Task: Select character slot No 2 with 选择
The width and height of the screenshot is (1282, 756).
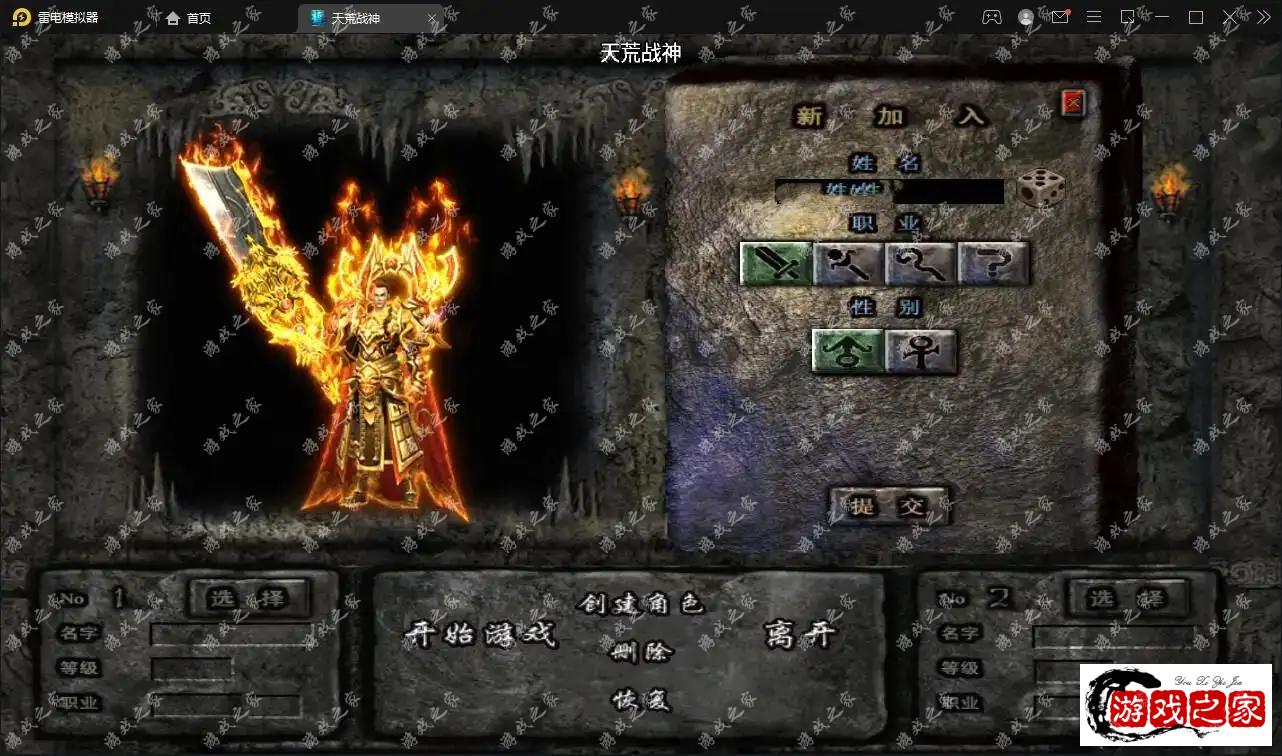Action: pyautogui.click(x=1129, y=598)
